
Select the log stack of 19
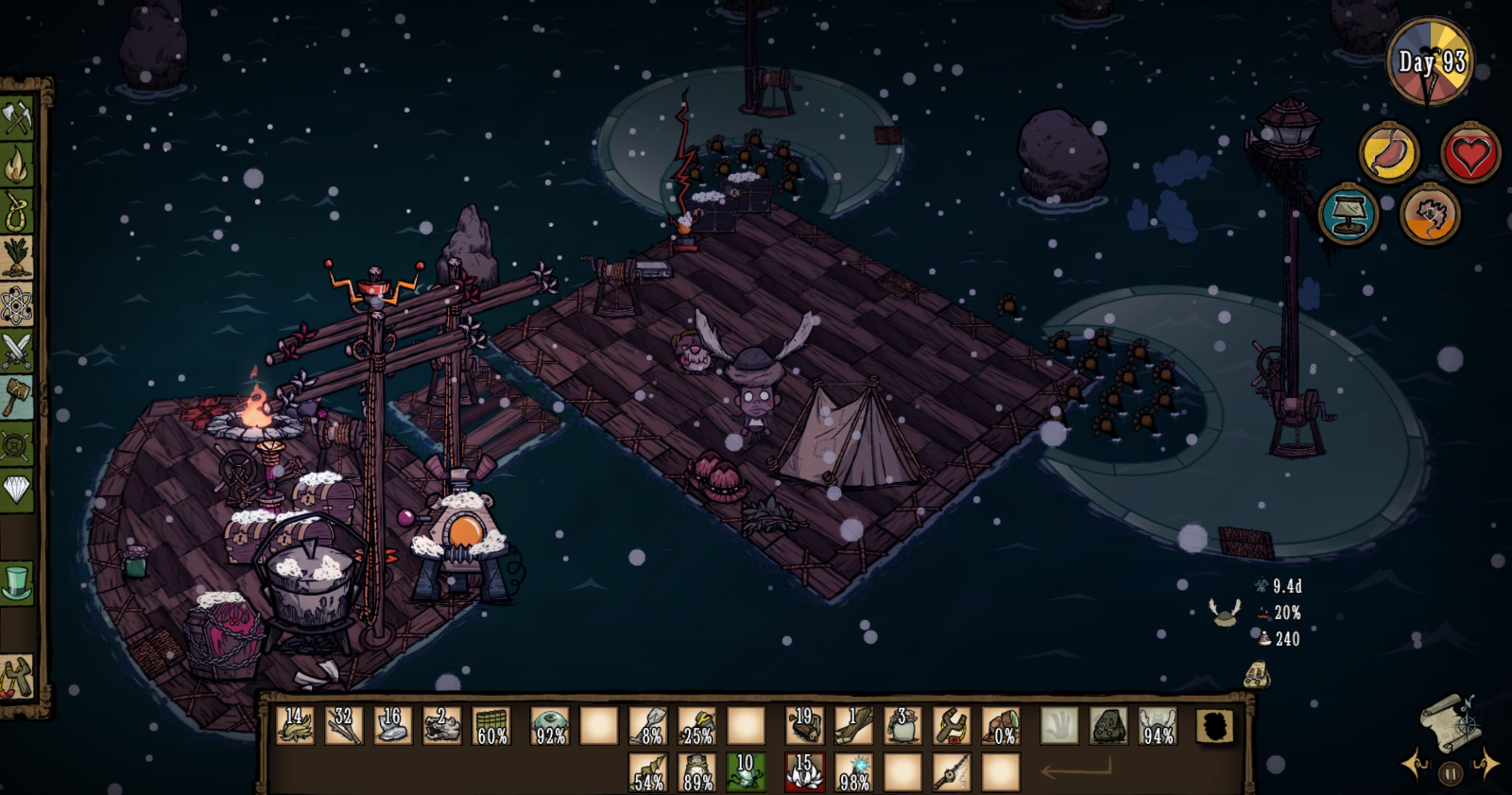[804, 726]
